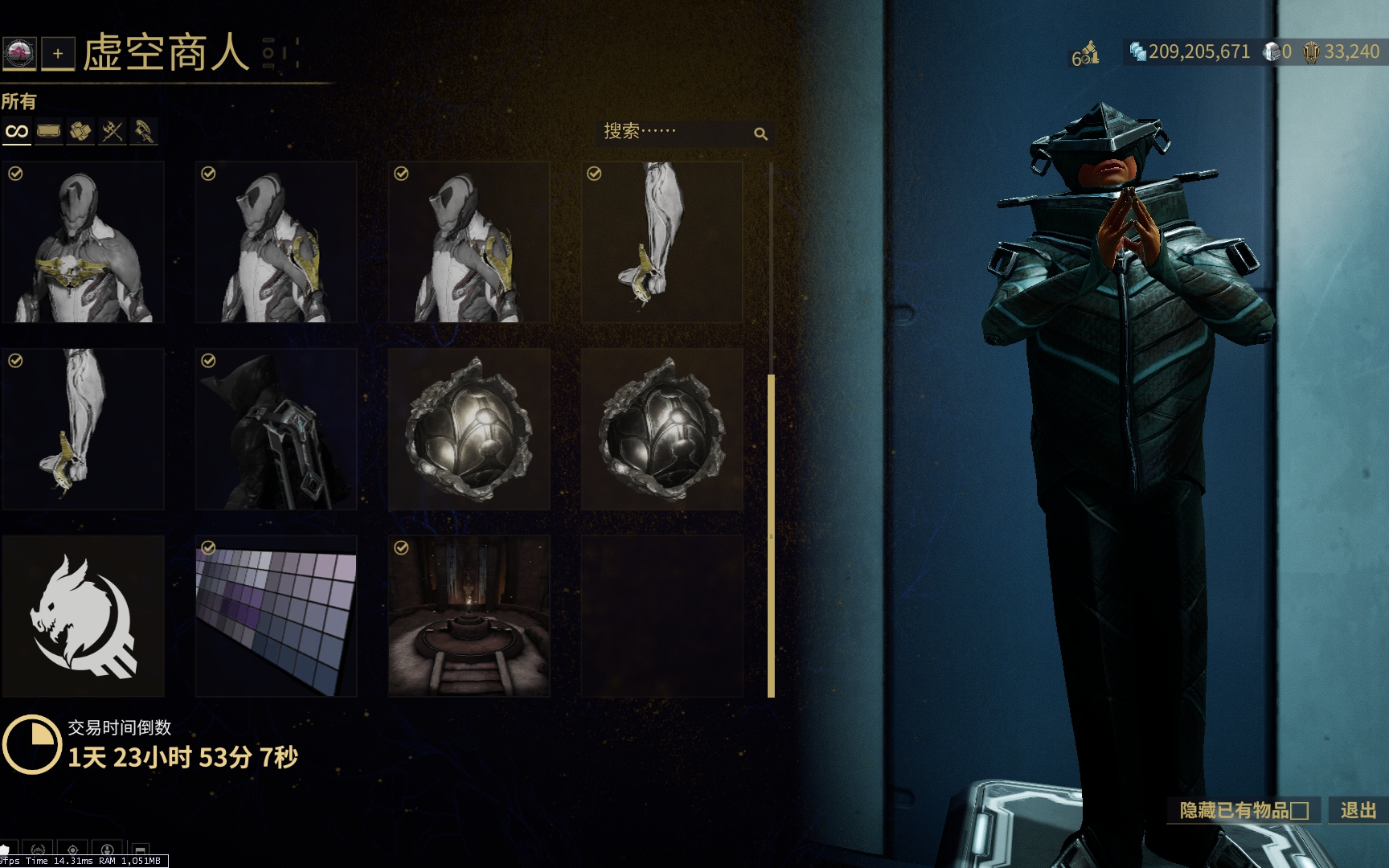Select the gold chest armor item

84,242
